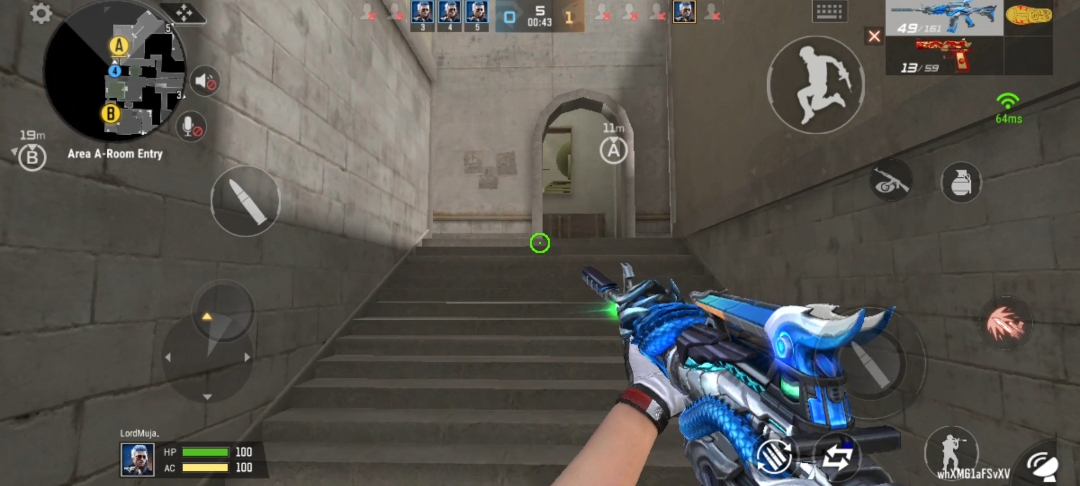The height and width of the screenshot is (486, 1080).
Task: Tap the left-side bullet fire button
Action: click(x=245, y=201)
